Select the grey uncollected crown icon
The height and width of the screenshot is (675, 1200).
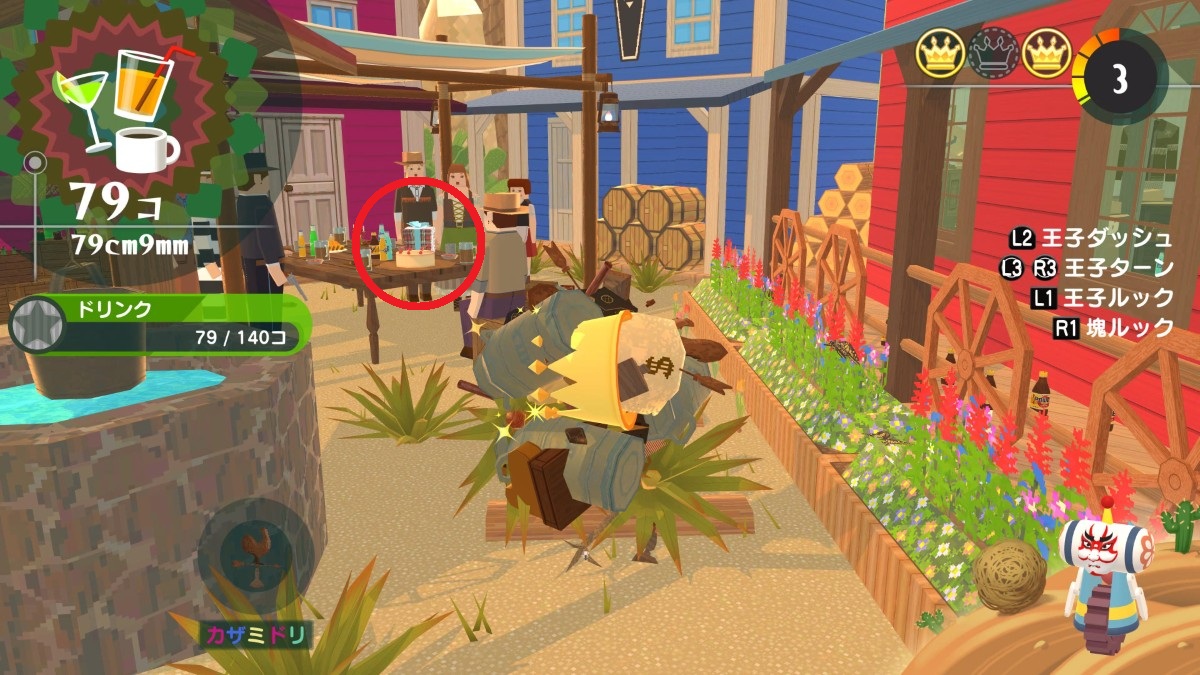[993, 51]
